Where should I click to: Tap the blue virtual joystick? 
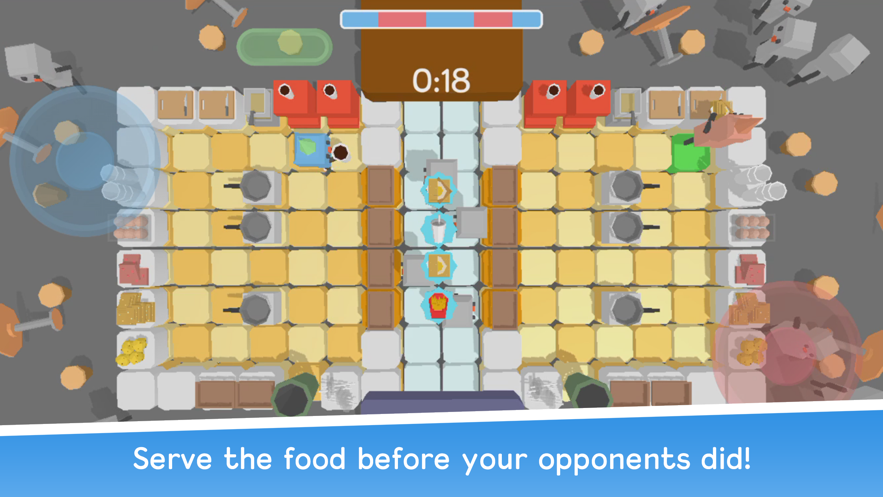pos(83,162)
